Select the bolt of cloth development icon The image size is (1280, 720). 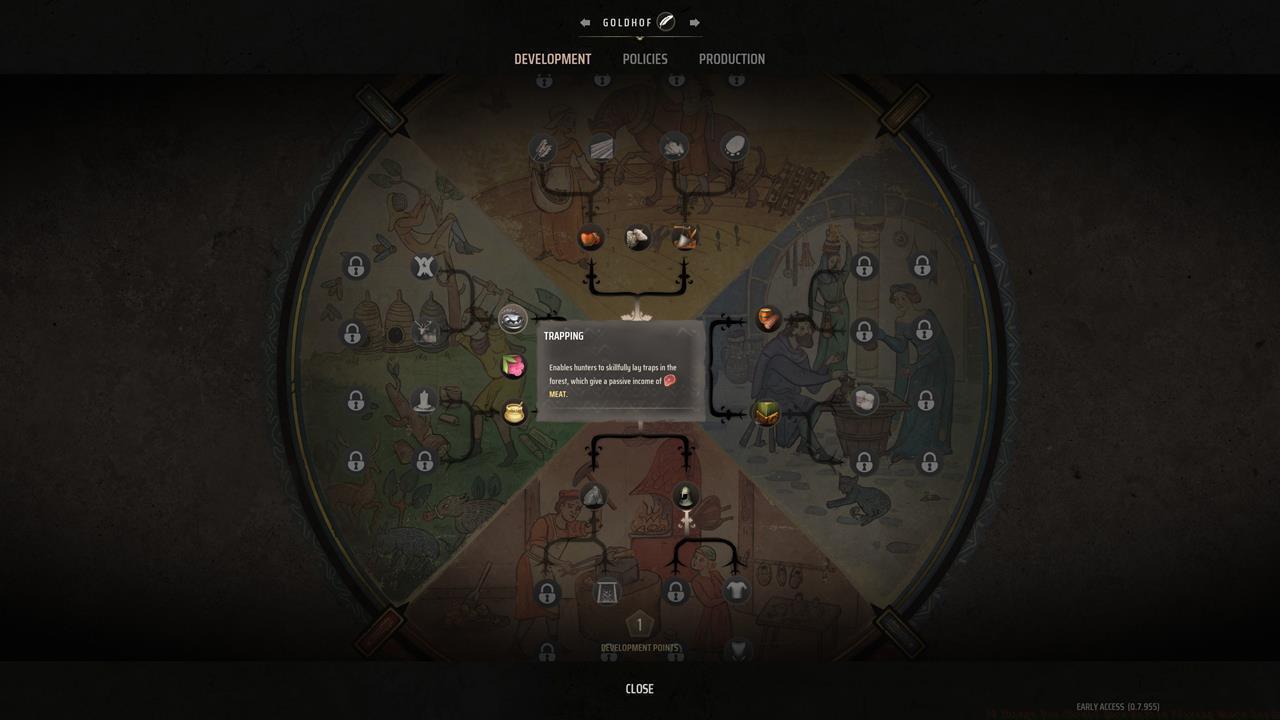click(602, 148)
